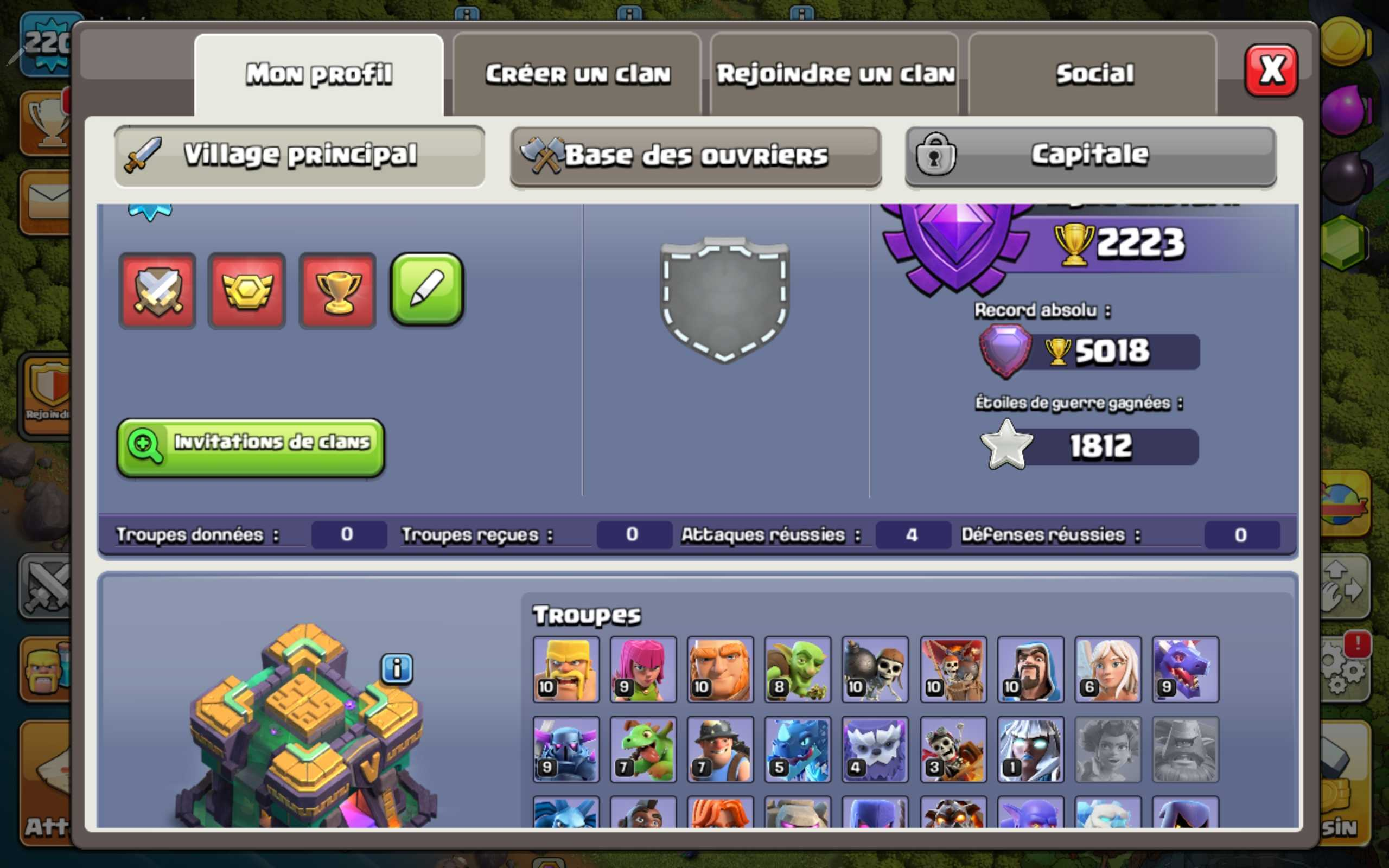Image resolution: width=1389 pixels, height=868 pixels.
Task: View league badge via the gold league icon
Action: click(247, 290)
